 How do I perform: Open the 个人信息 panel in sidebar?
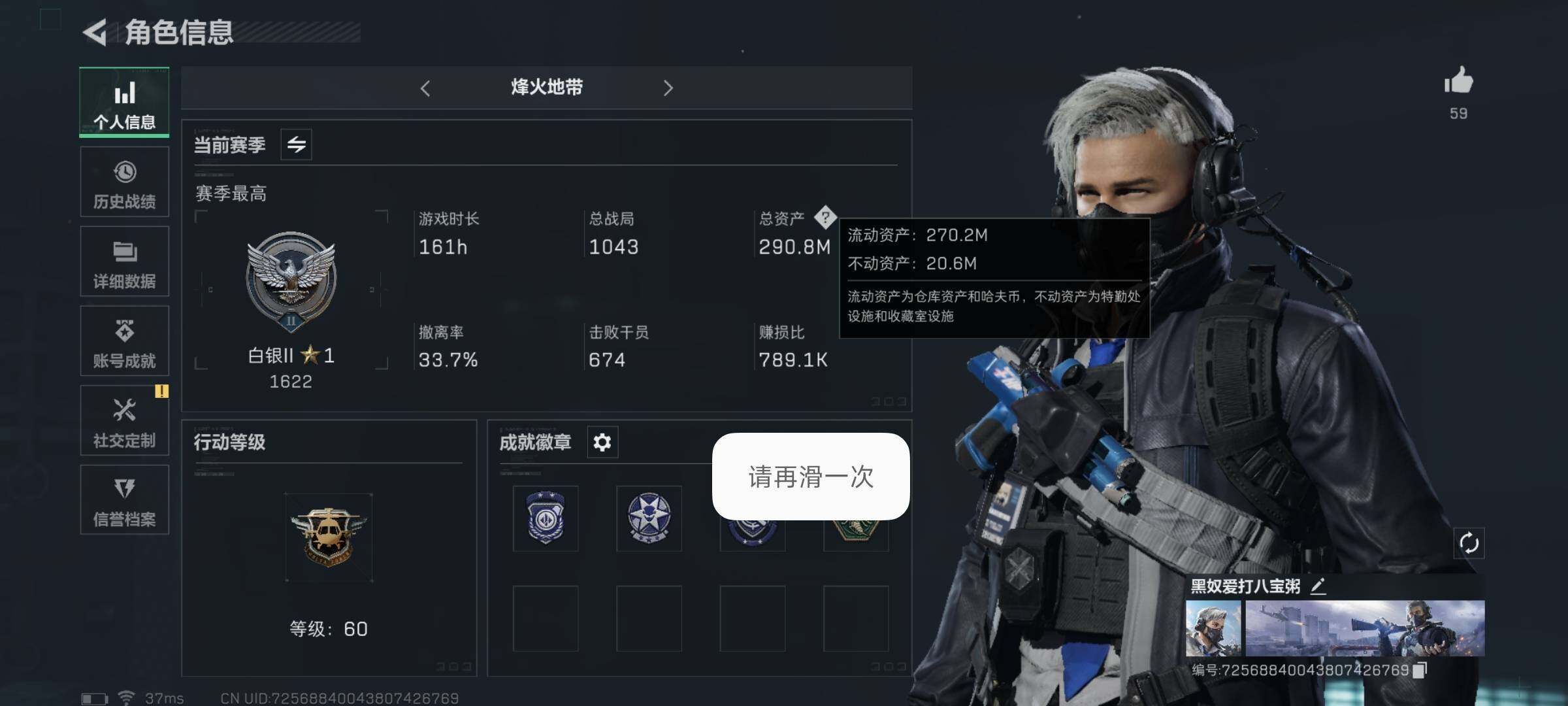pos(124,101)
